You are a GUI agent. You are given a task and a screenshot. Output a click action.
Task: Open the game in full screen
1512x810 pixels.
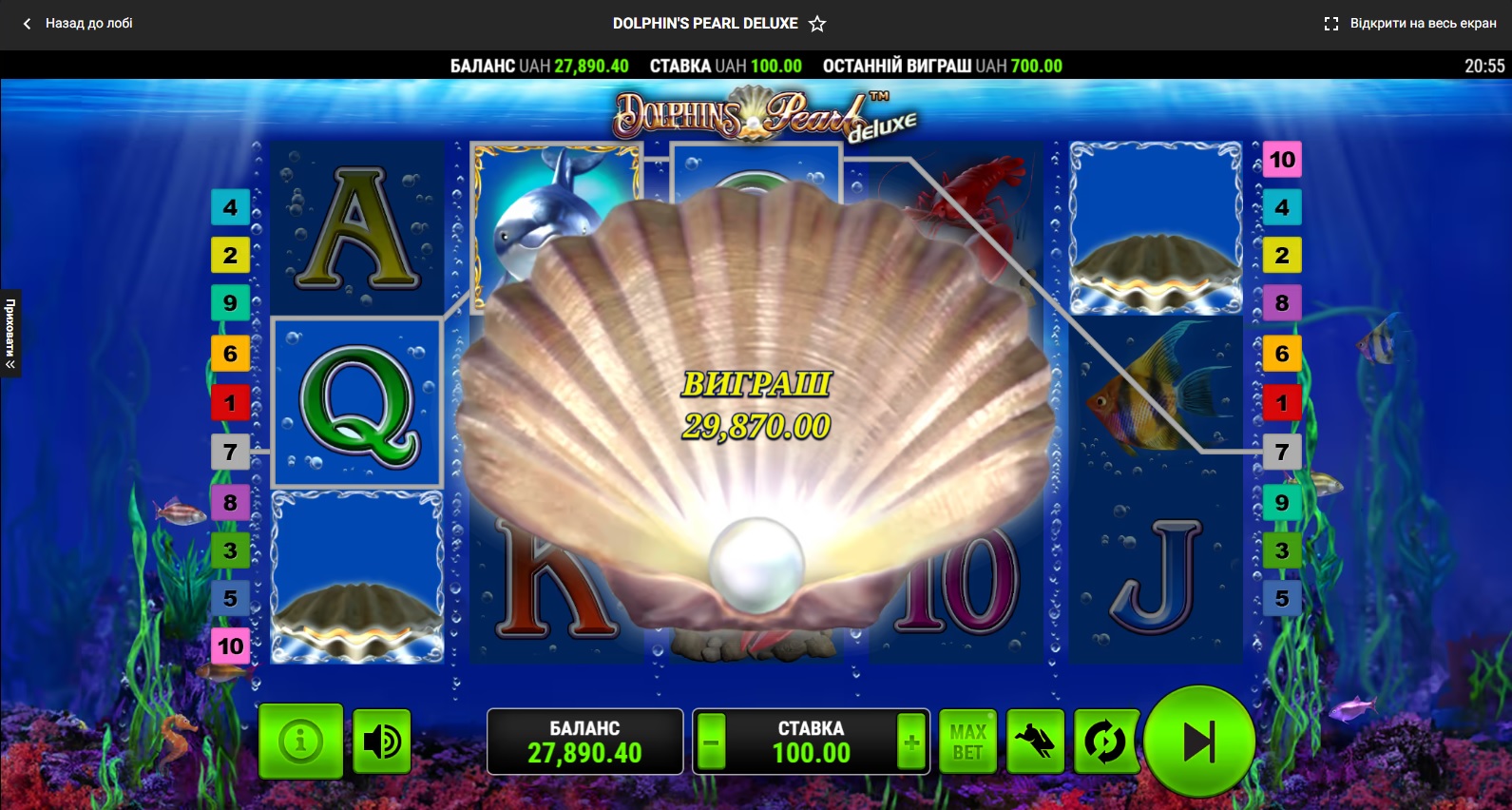(x=1409, y=24)
